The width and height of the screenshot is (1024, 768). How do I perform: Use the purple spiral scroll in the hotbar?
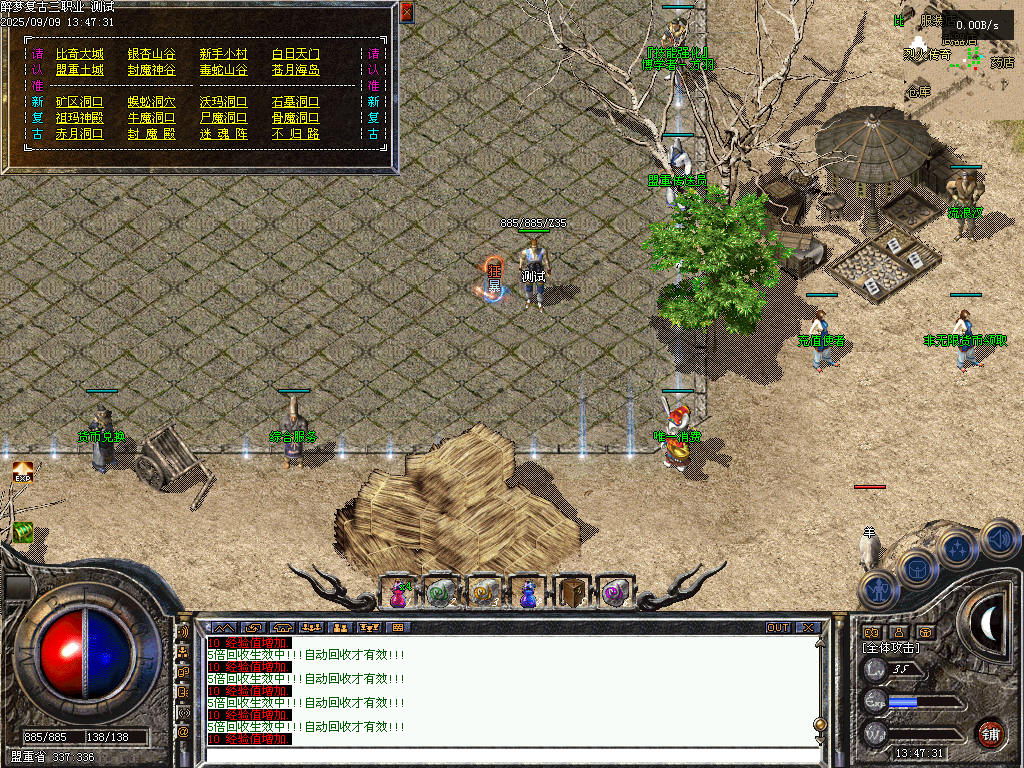(614, 593)
